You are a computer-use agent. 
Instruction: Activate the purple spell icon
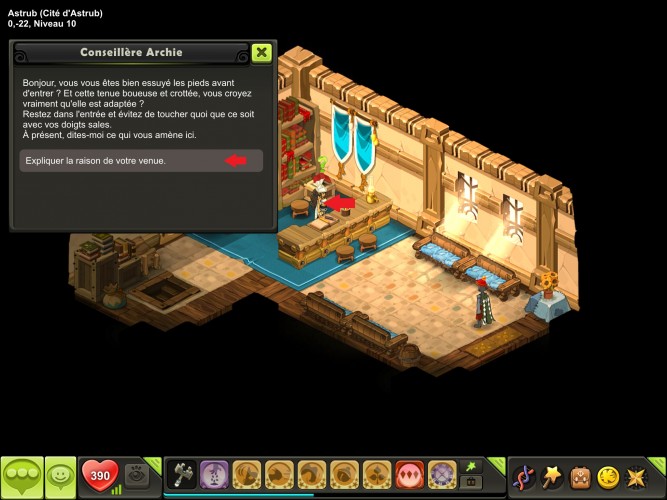click(x=214, y=473)
